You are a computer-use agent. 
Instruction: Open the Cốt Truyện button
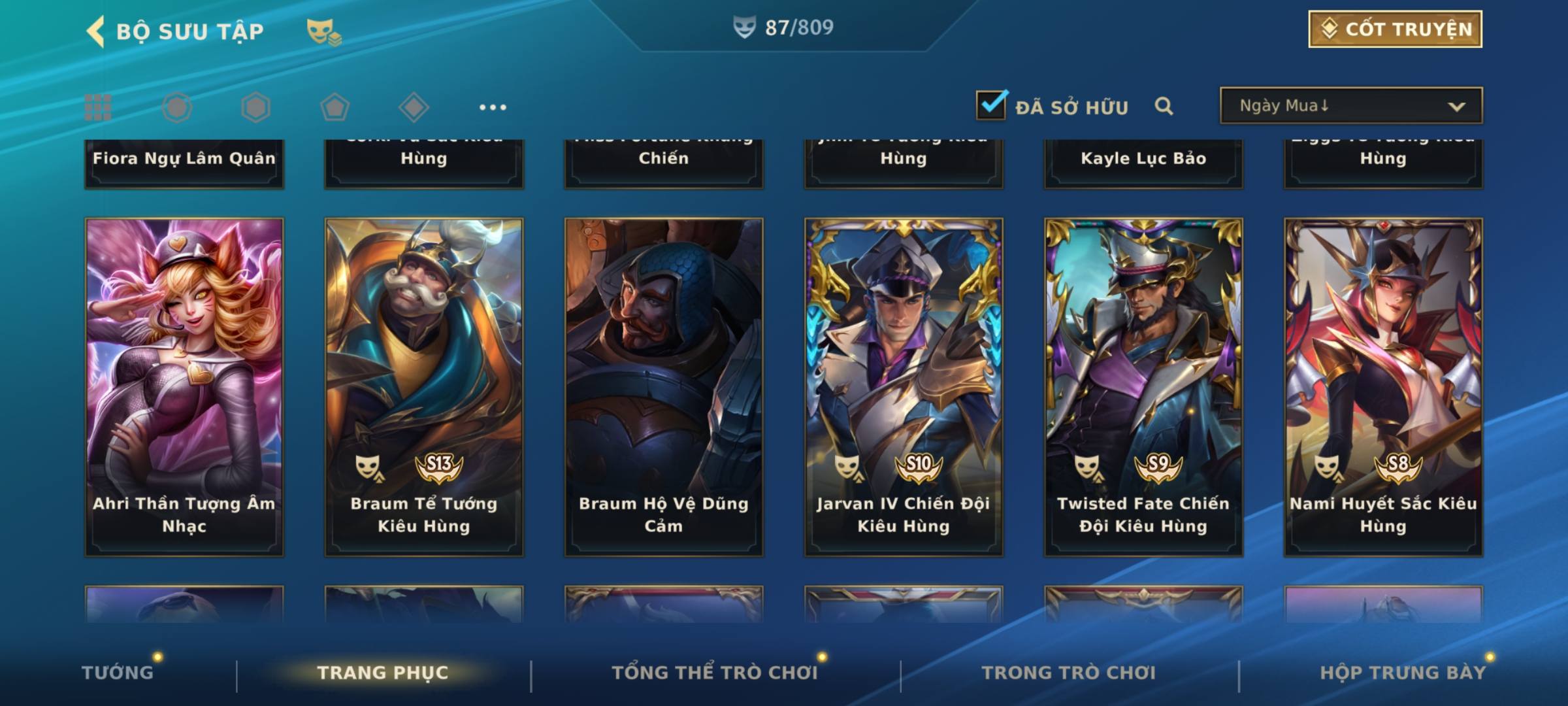[x=1394, y=29]
